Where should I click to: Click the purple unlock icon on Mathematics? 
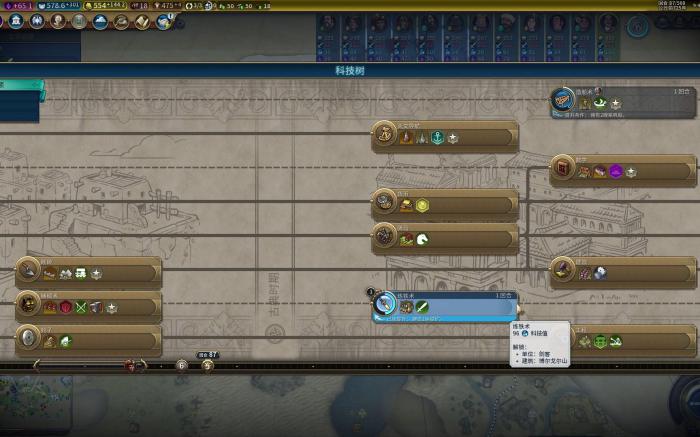tap(616, 172)
